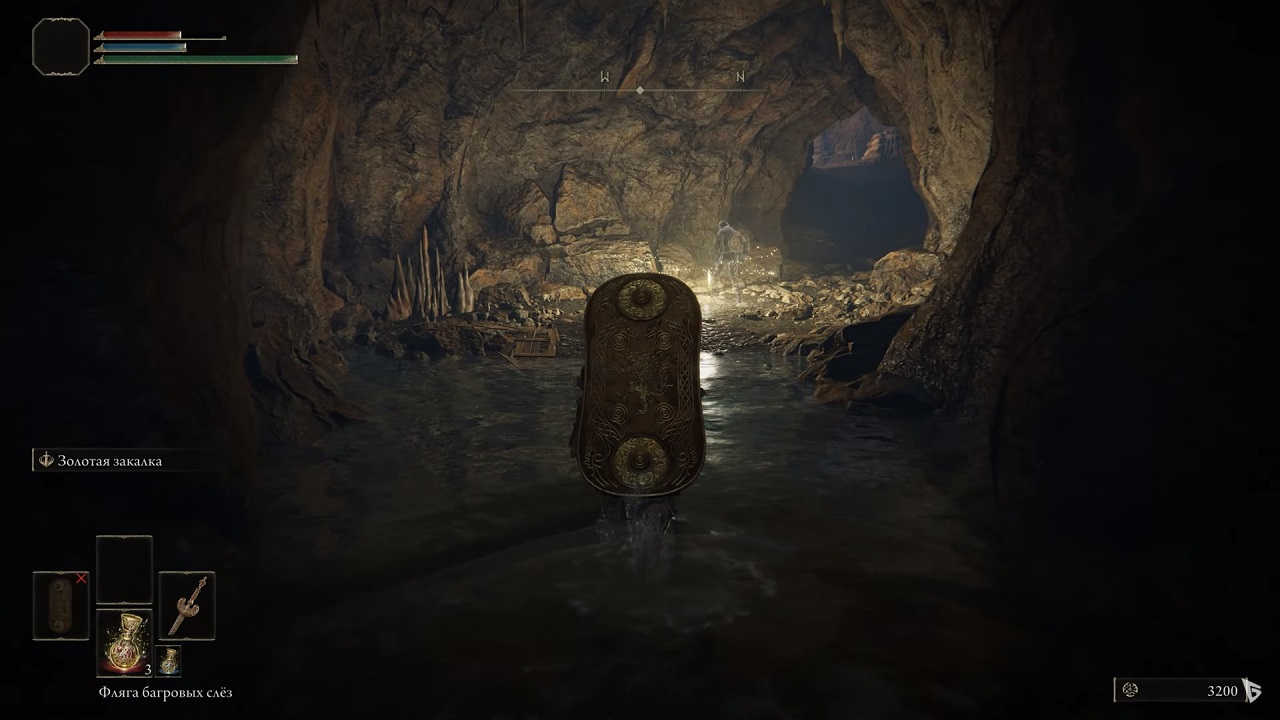Click the Золотая закалка skill label

tap(110, 460)
